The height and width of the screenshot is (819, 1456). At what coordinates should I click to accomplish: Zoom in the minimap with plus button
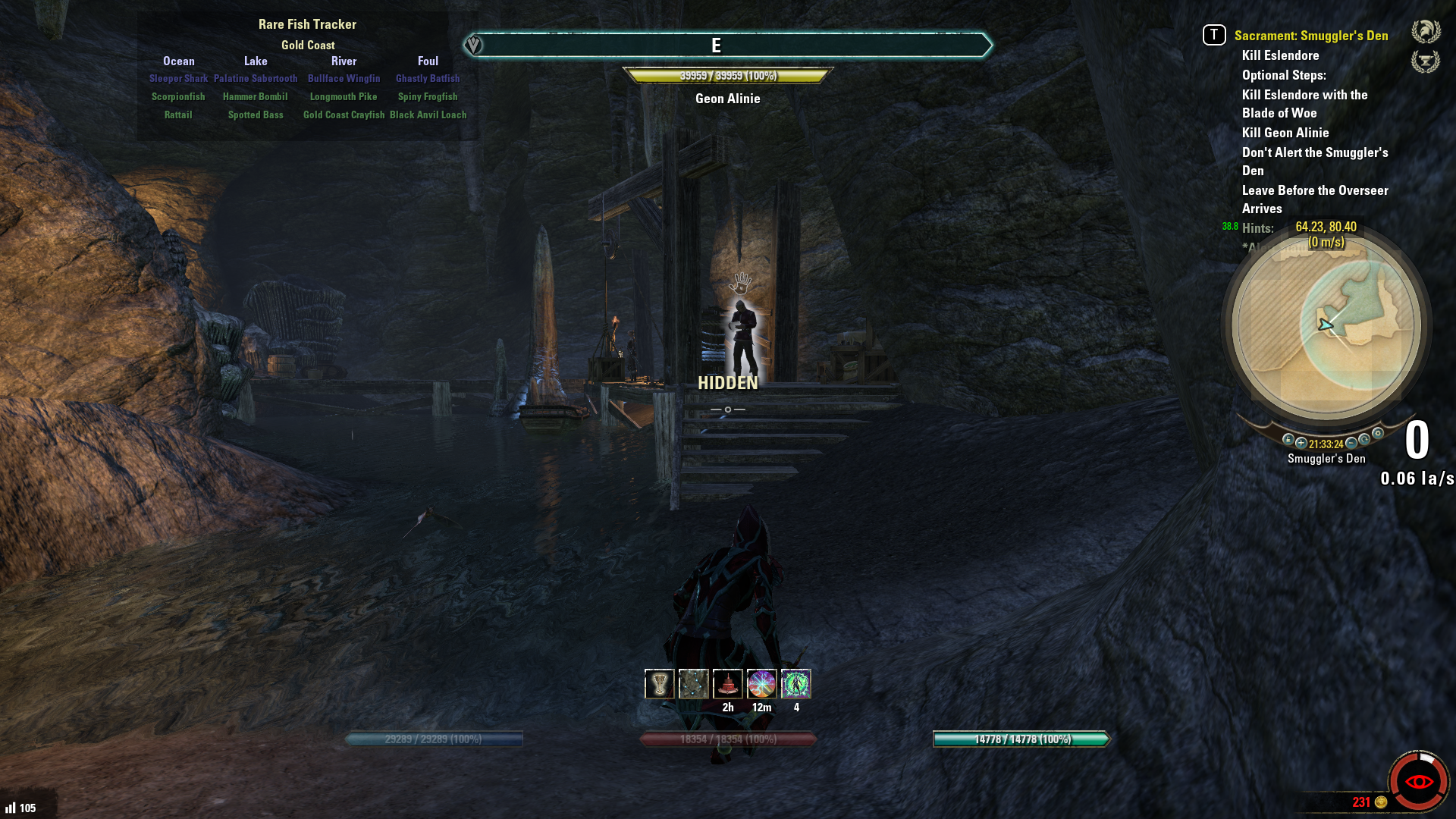[x=1301, y=443]
